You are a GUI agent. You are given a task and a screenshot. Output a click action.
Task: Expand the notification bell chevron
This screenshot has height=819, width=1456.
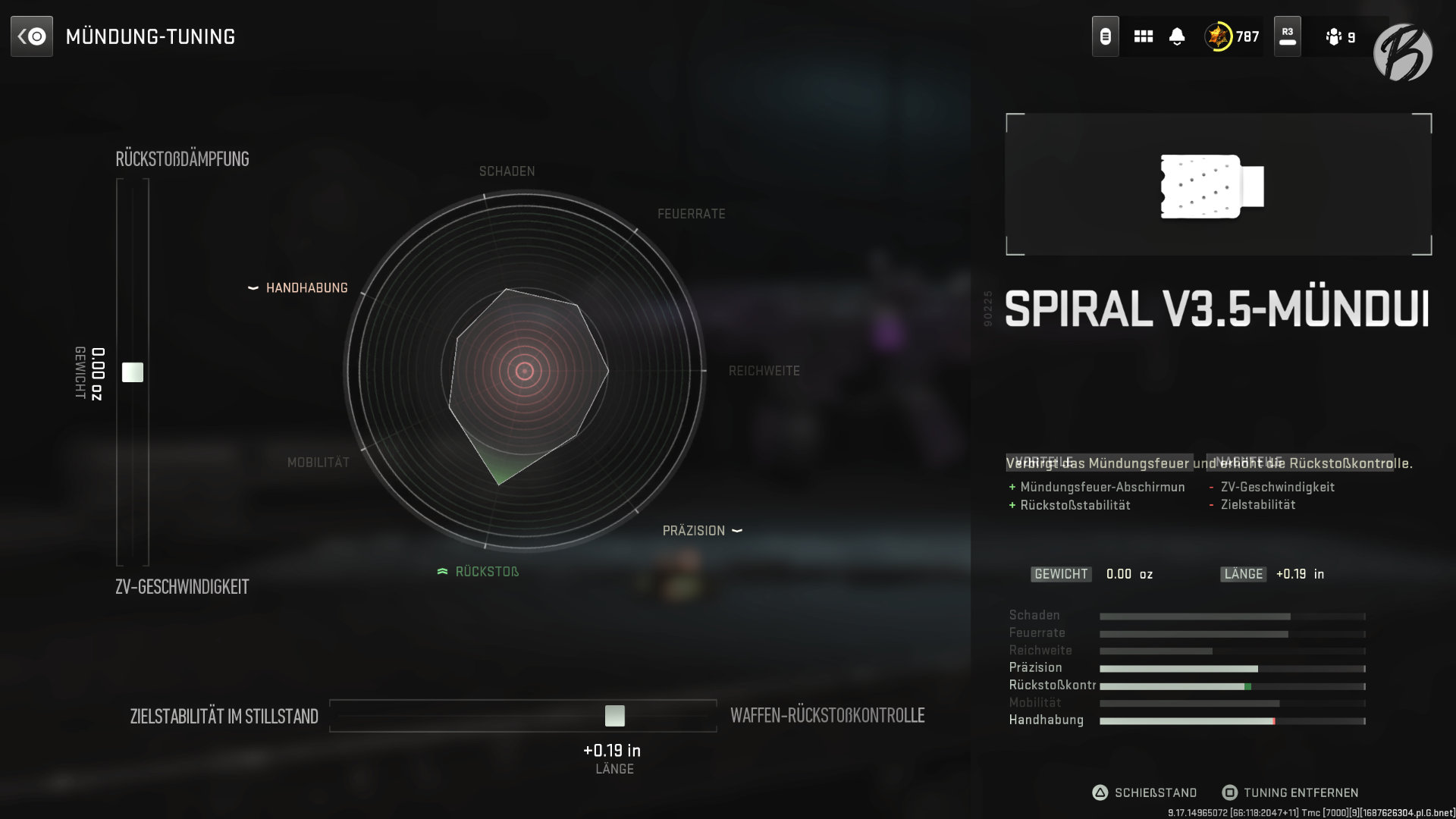point(1175,43)
